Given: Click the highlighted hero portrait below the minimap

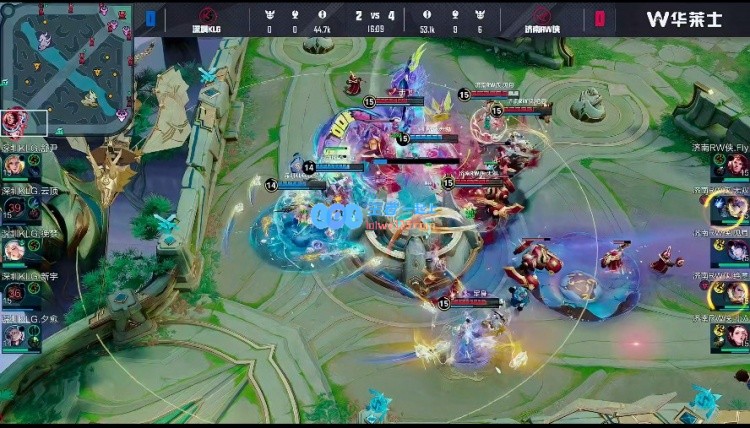Looking at the screenshot, I should [x=14, y=123].
